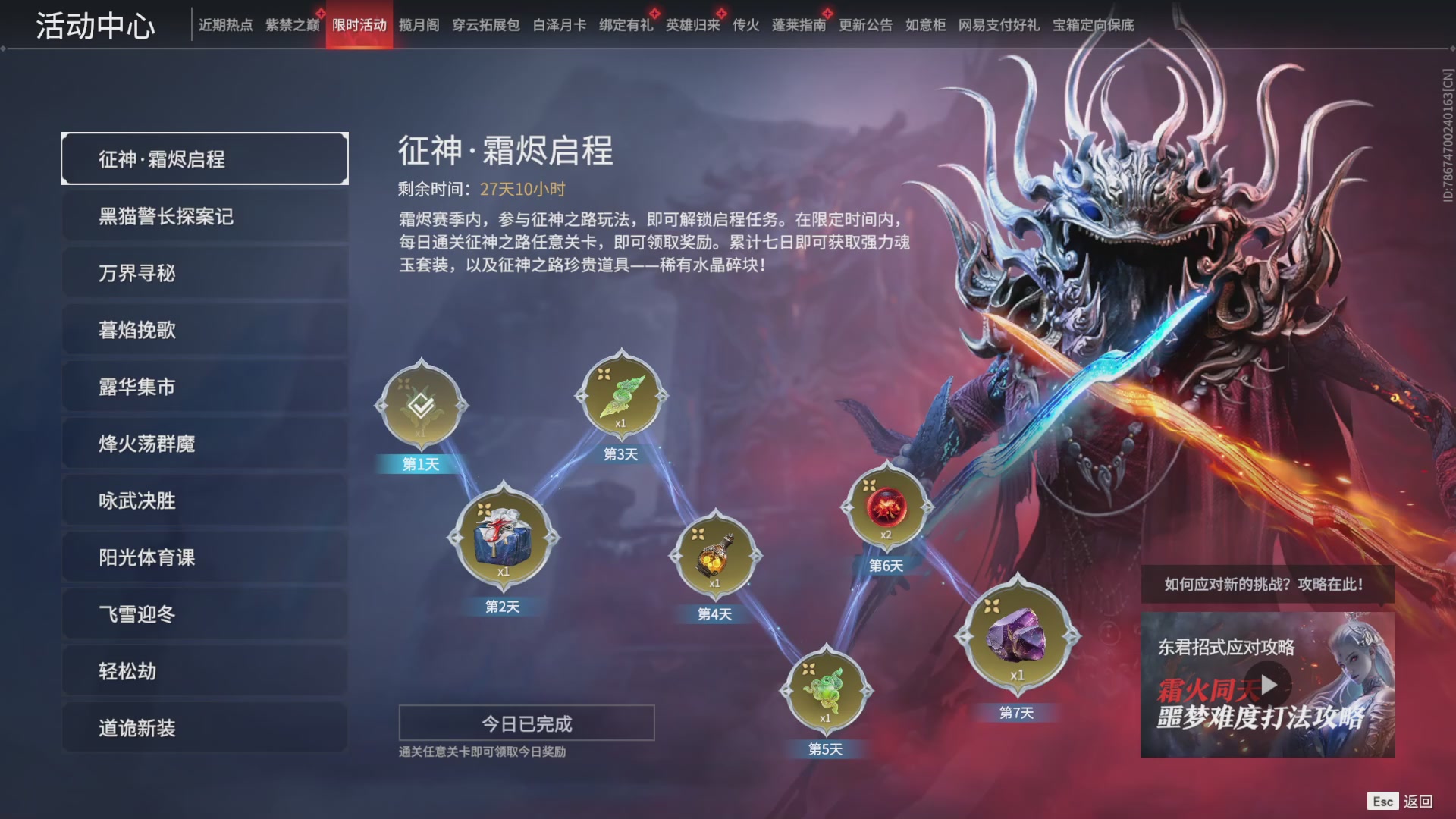The width and height of the screenshot is (1456, 819).
Task: Select the 黑猫警长探案记 activity
Action: tap(205, 216)
